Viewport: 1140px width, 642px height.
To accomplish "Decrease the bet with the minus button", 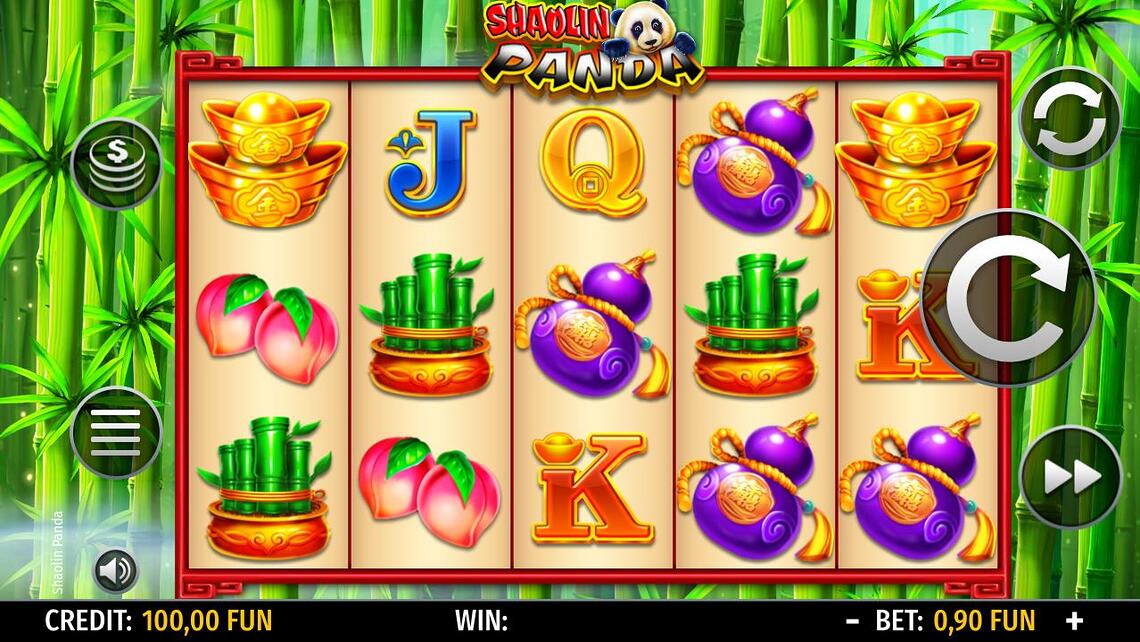I will (852, 621).
